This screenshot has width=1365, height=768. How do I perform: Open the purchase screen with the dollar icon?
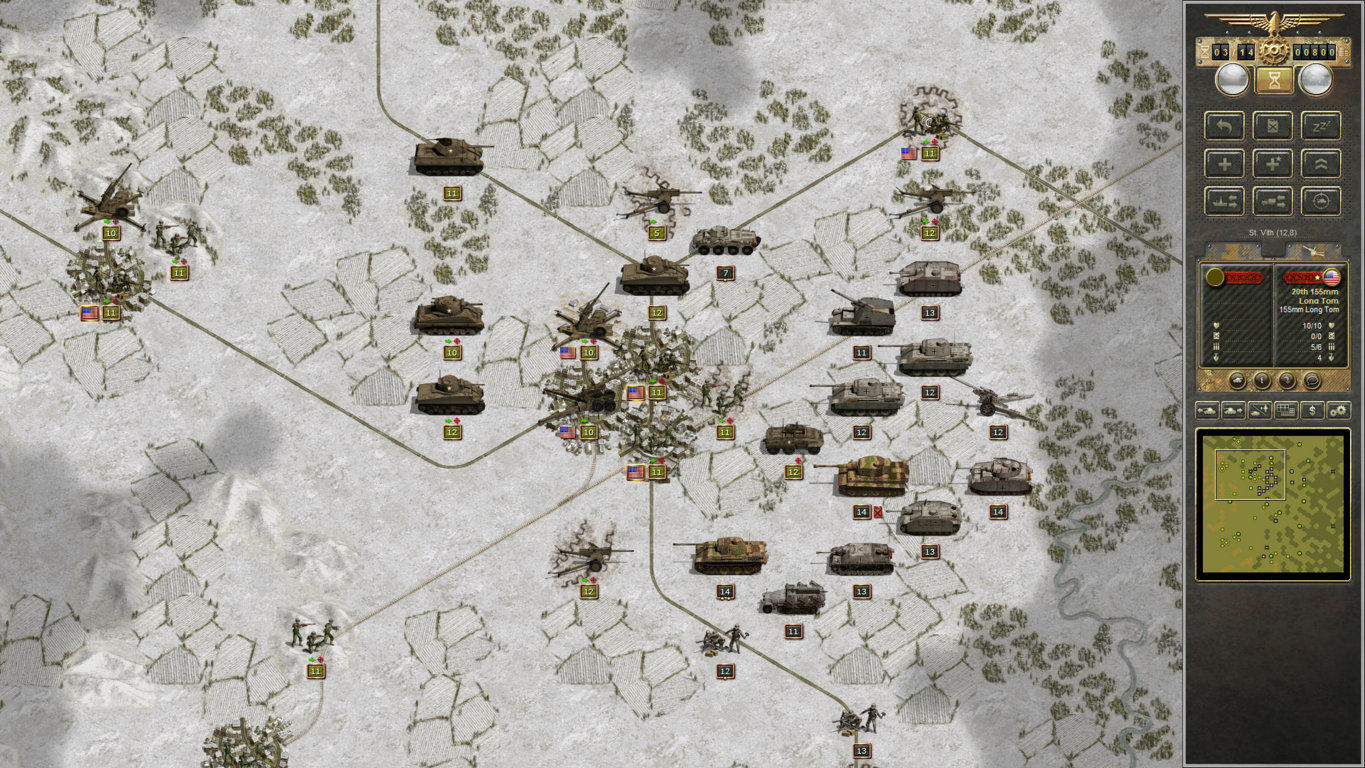(x=1313, y=410)
